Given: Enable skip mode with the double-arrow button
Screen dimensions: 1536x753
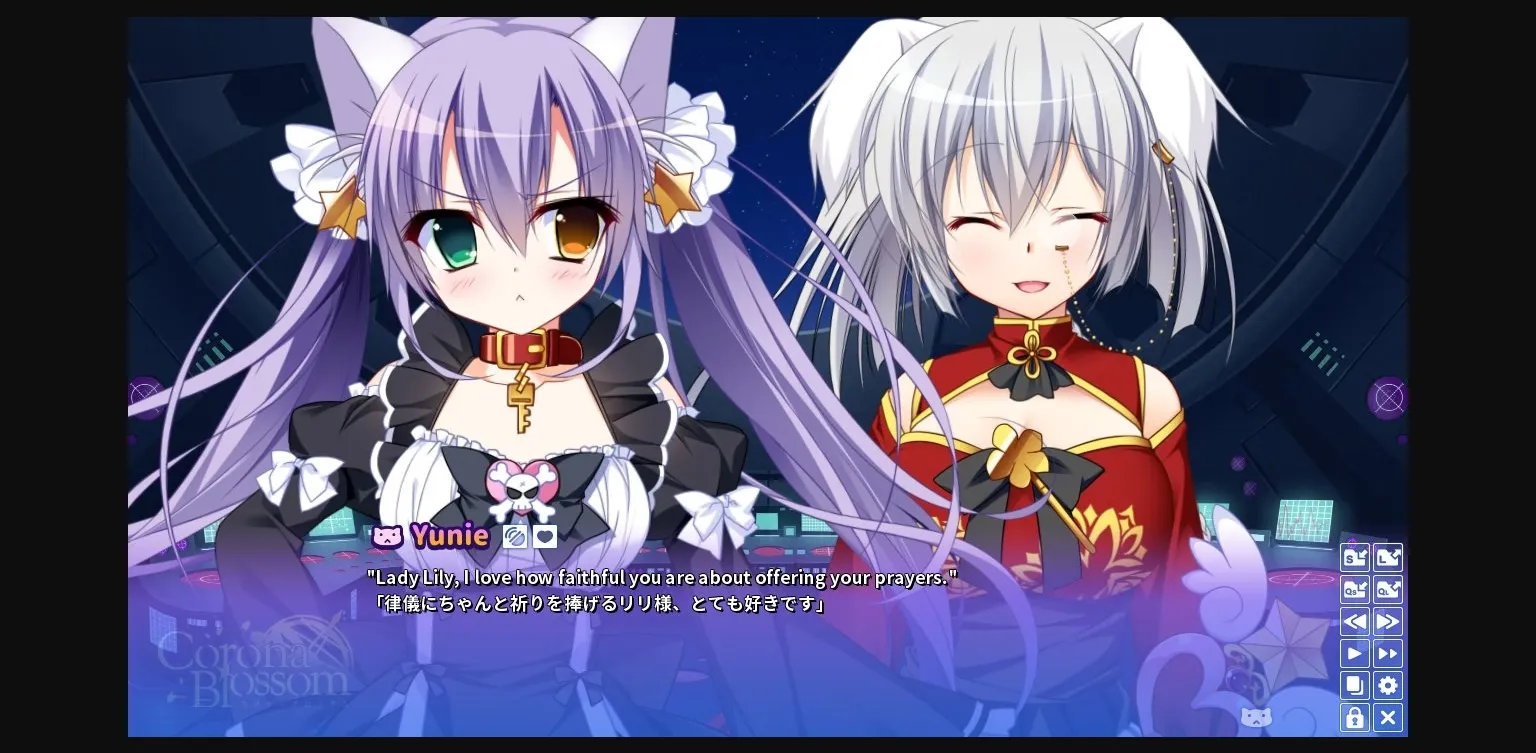Looking at the screenshot, I should 1388,654.
